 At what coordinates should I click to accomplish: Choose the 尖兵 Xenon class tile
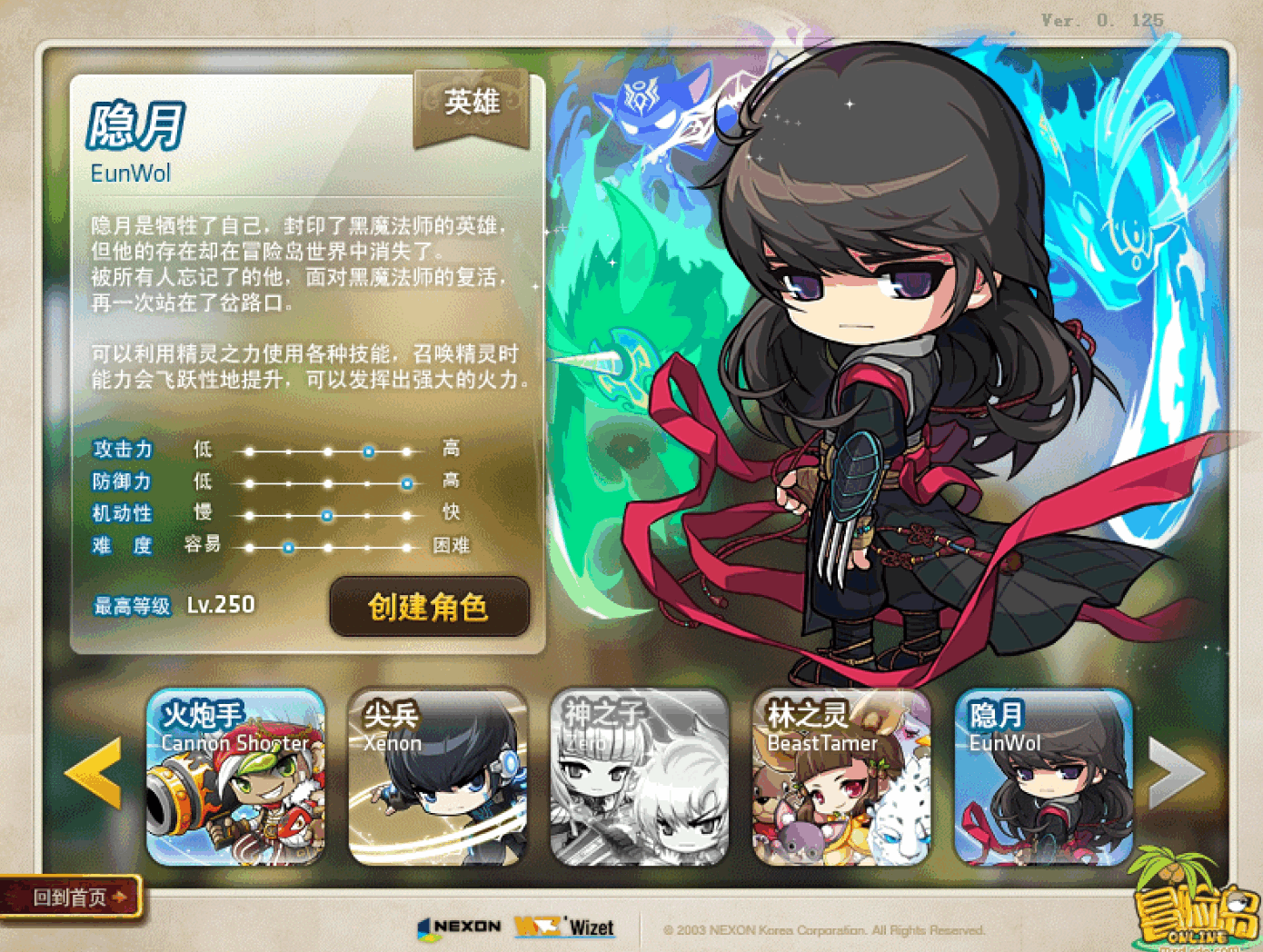438,777
